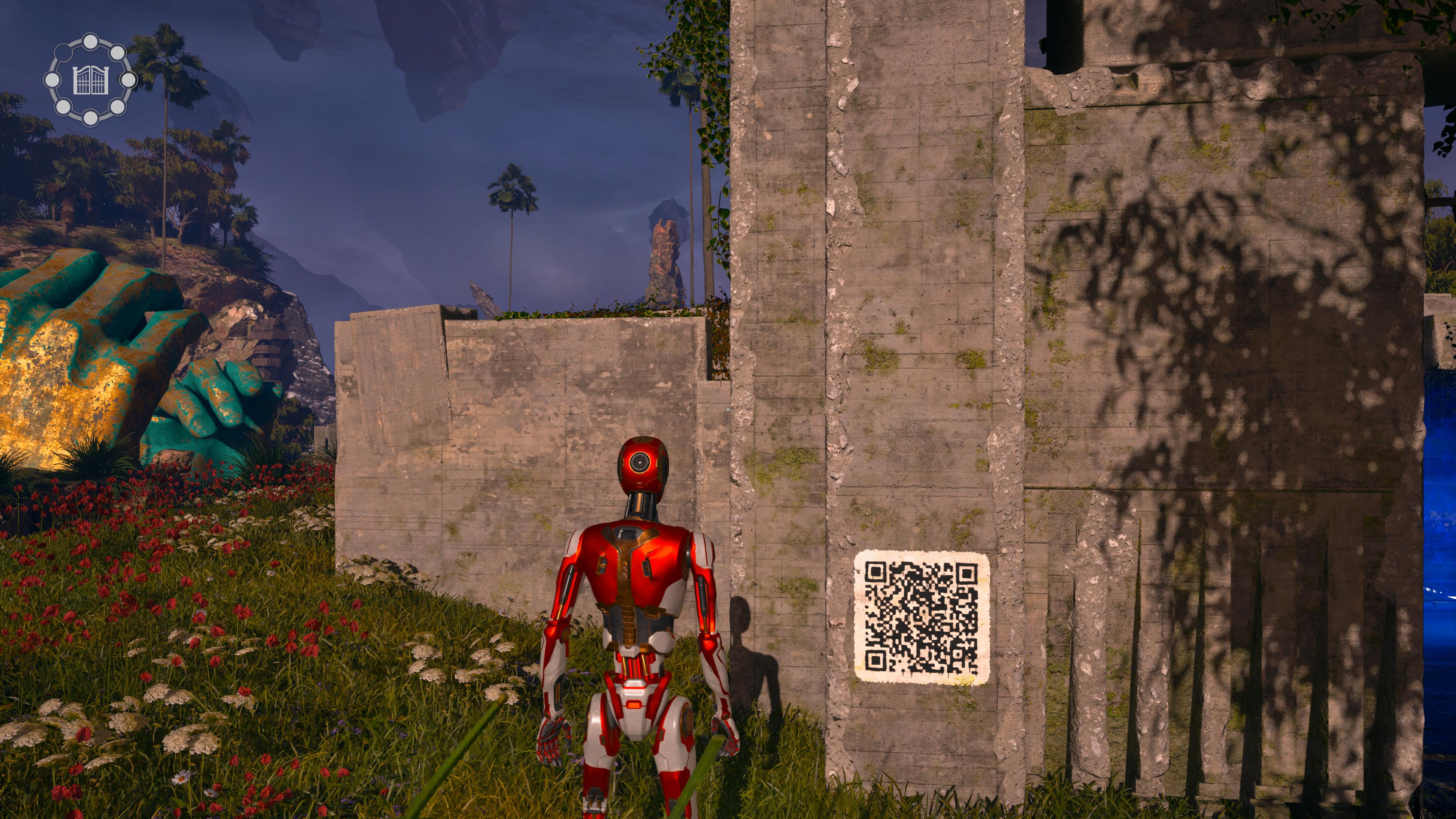Screen dimensions: 1456x819
Task: Toggle the bottom-right node on the emblem
Action: coord(118,107)
